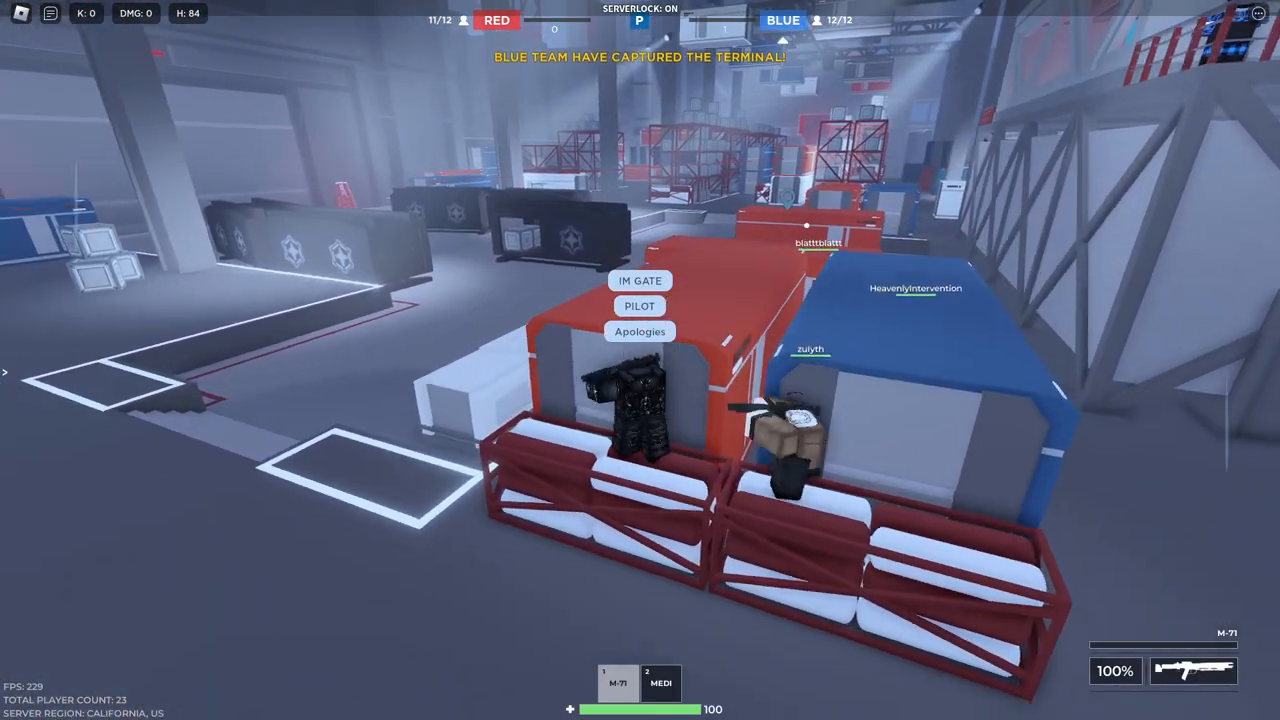Image resolution: width=1280 pixels, height=720 pixels.
Task: Click the BLUE team player-count person icon
Action: [817, 20]
